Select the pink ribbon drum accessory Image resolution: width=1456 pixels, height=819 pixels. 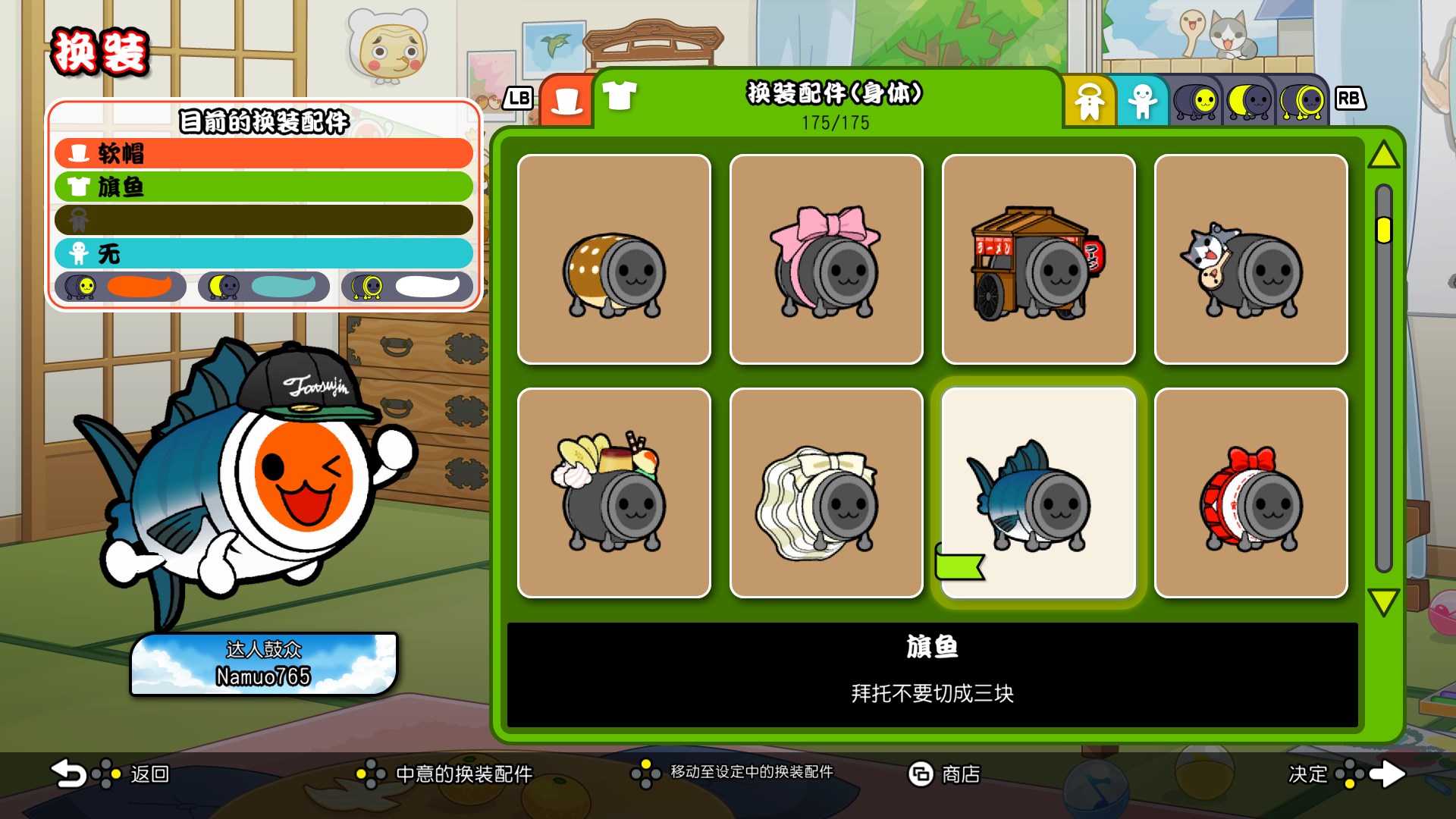click(x=826, y=259)
